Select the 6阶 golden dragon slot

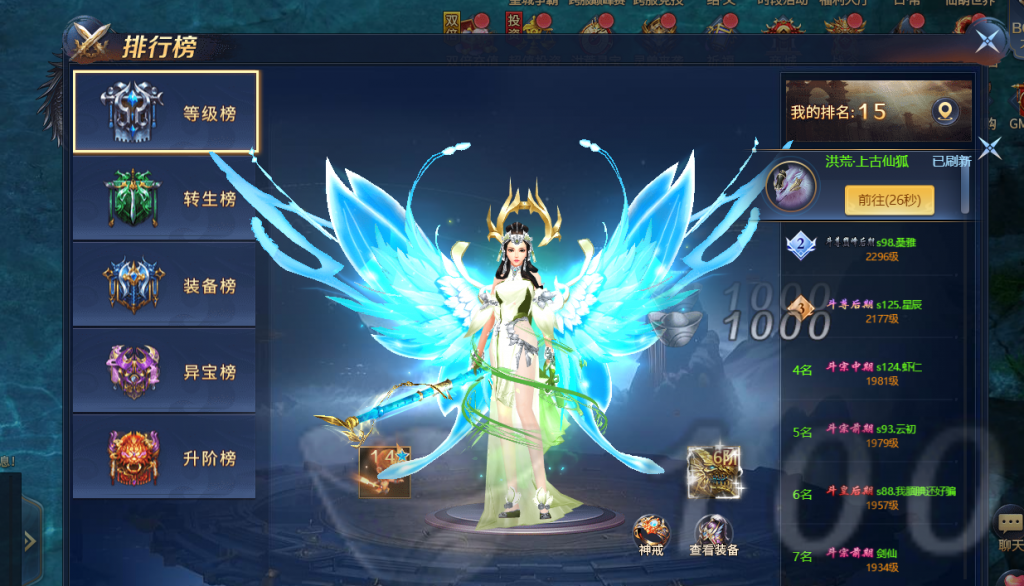coord(714,471)
